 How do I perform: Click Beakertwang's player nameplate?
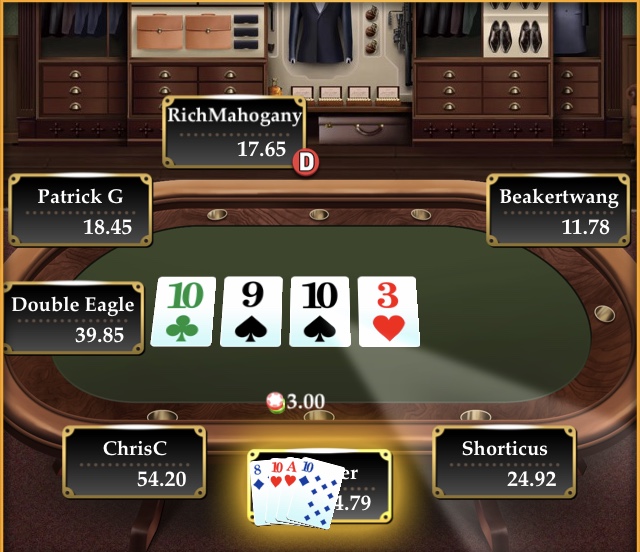coord(559,210)
